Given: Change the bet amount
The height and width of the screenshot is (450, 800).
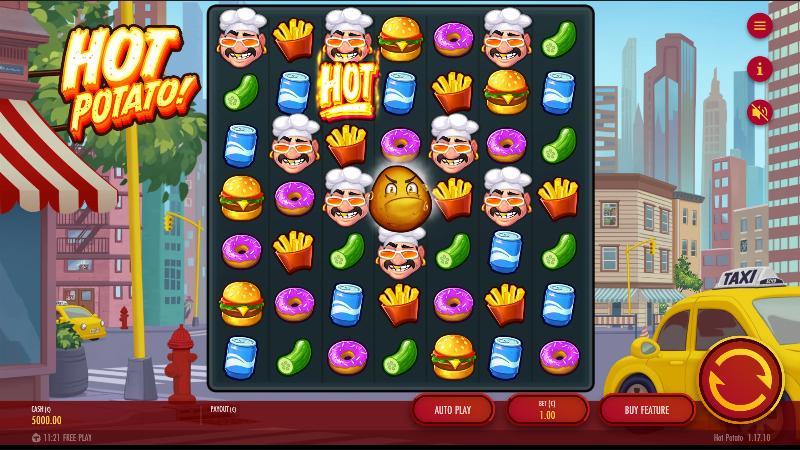Looking at the screenshot, I should [546, 409].
